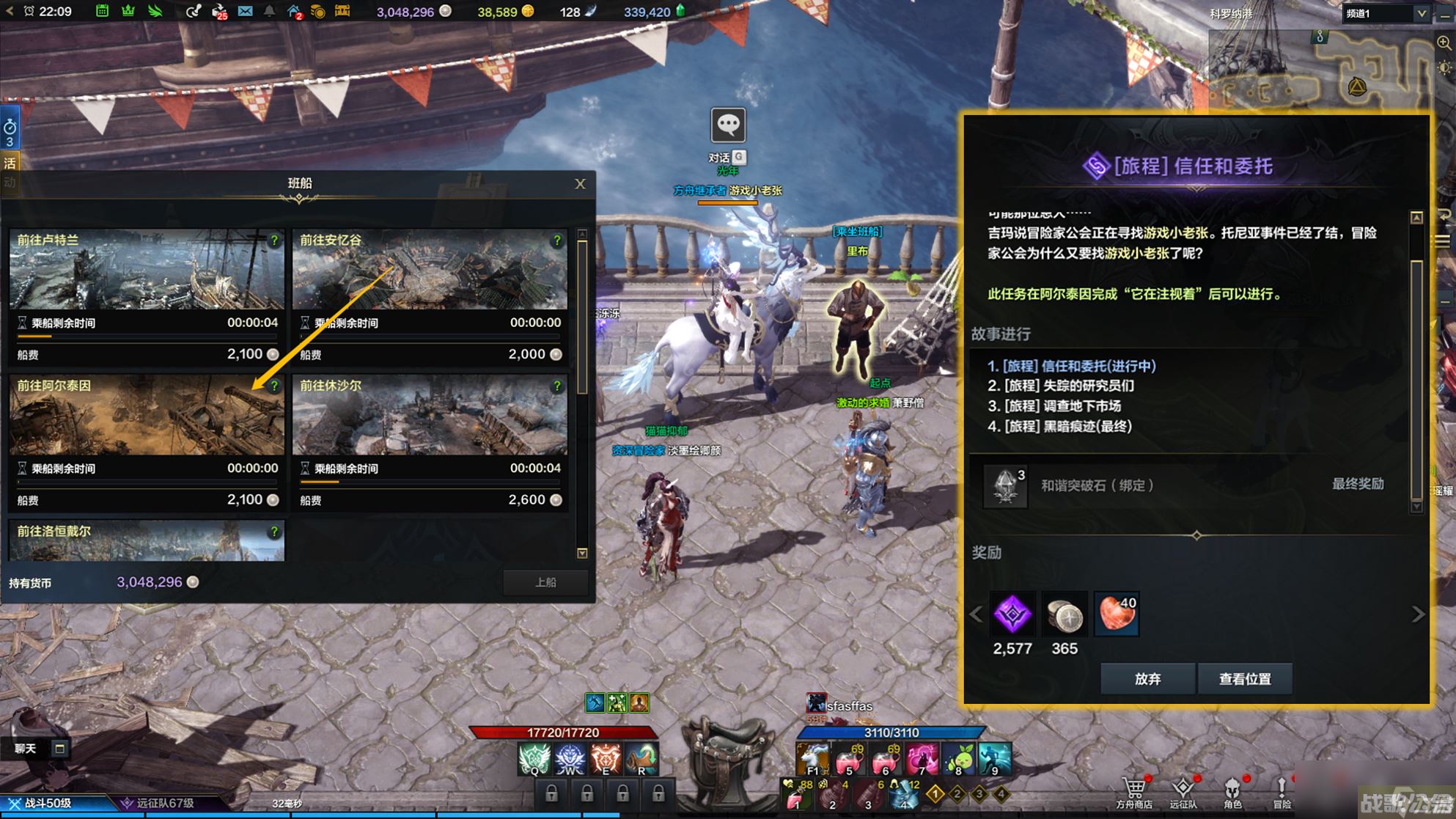Viewport: 1456px width, 819px height.
Task: Open the 聊天 chat box
Action: (x=26, y=749)
